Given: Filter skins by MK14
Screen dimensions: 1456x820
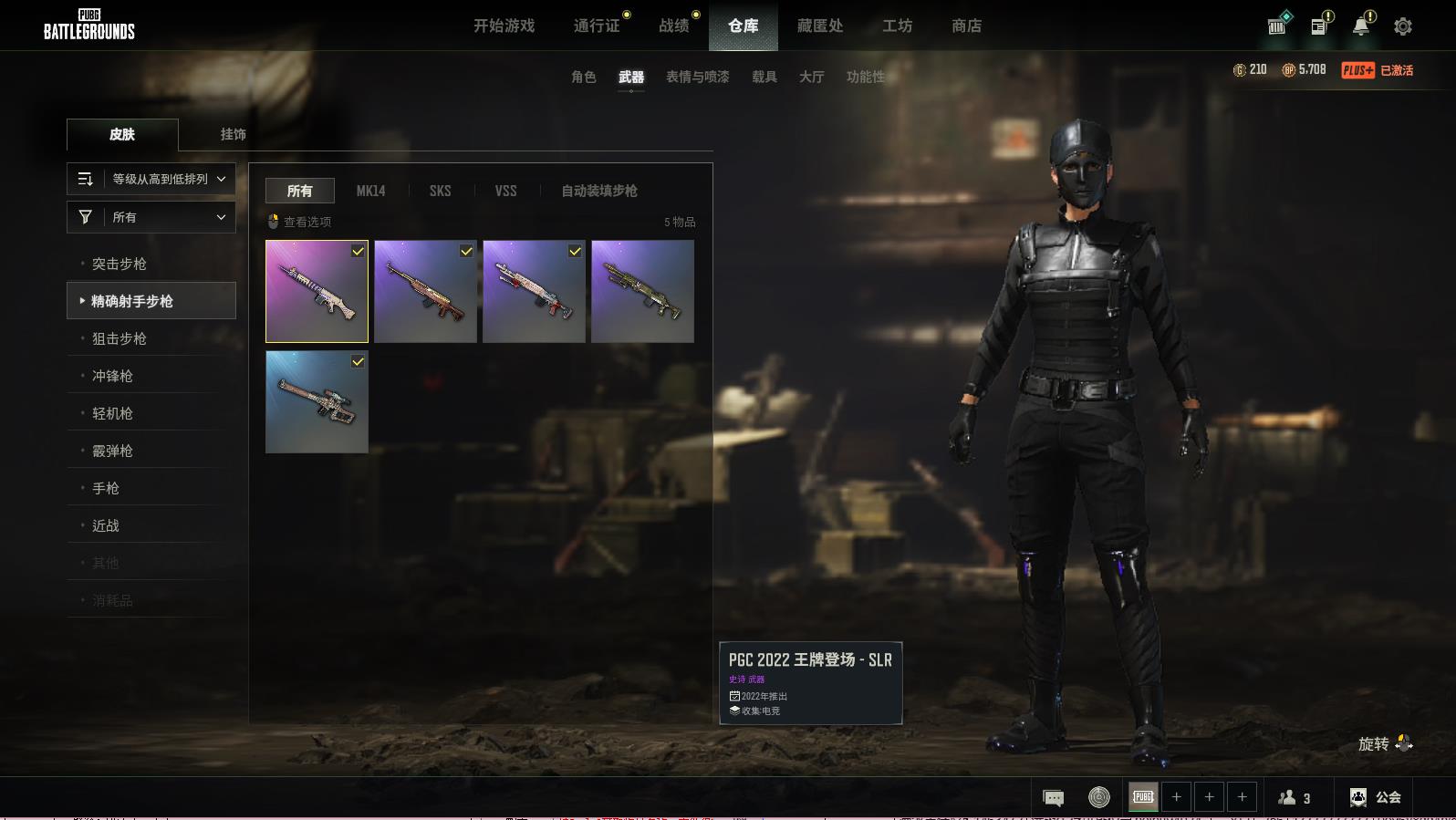Looking at the screenshot, I should tap(370, 191).
